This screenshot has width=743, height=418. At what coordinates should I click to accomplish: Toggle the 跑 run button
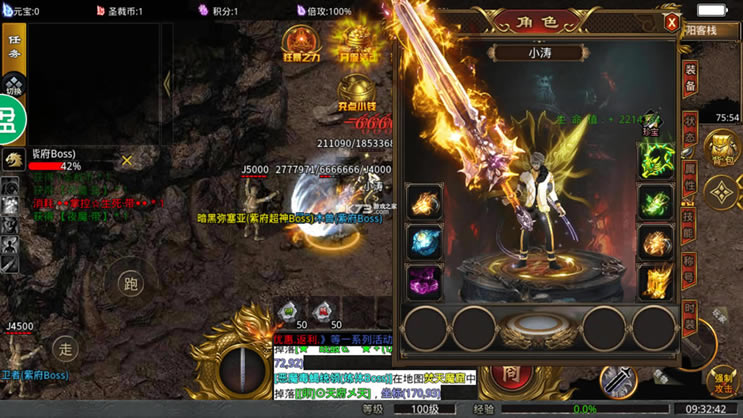coord(131,283)
